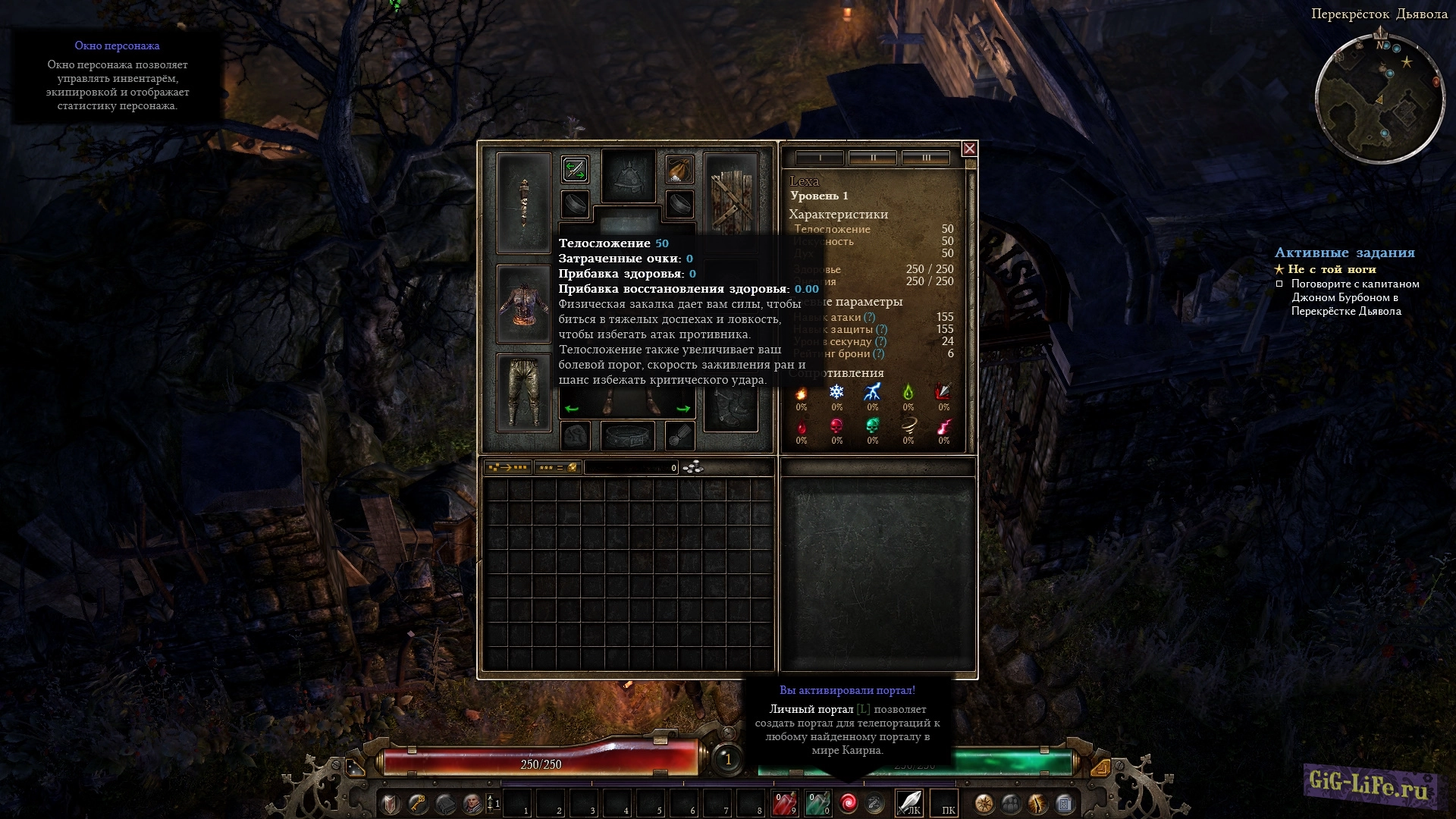The width and height of the screenshot is (1456, 819).
Task: Switch to character stats tab II
Action: pos(873,158)
